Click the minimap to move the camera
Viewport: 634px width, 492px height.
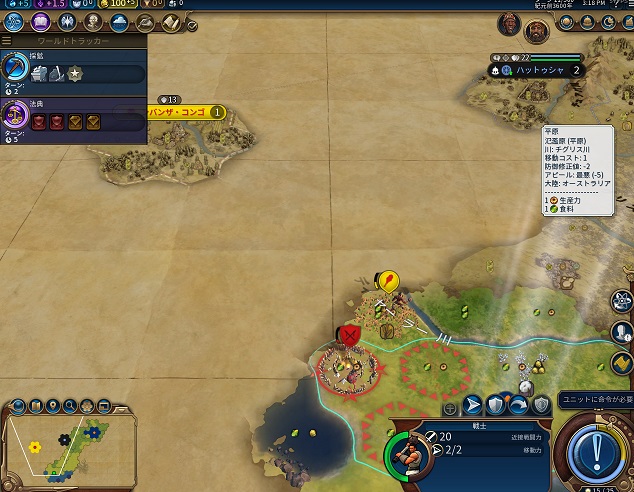click(60, 445)
